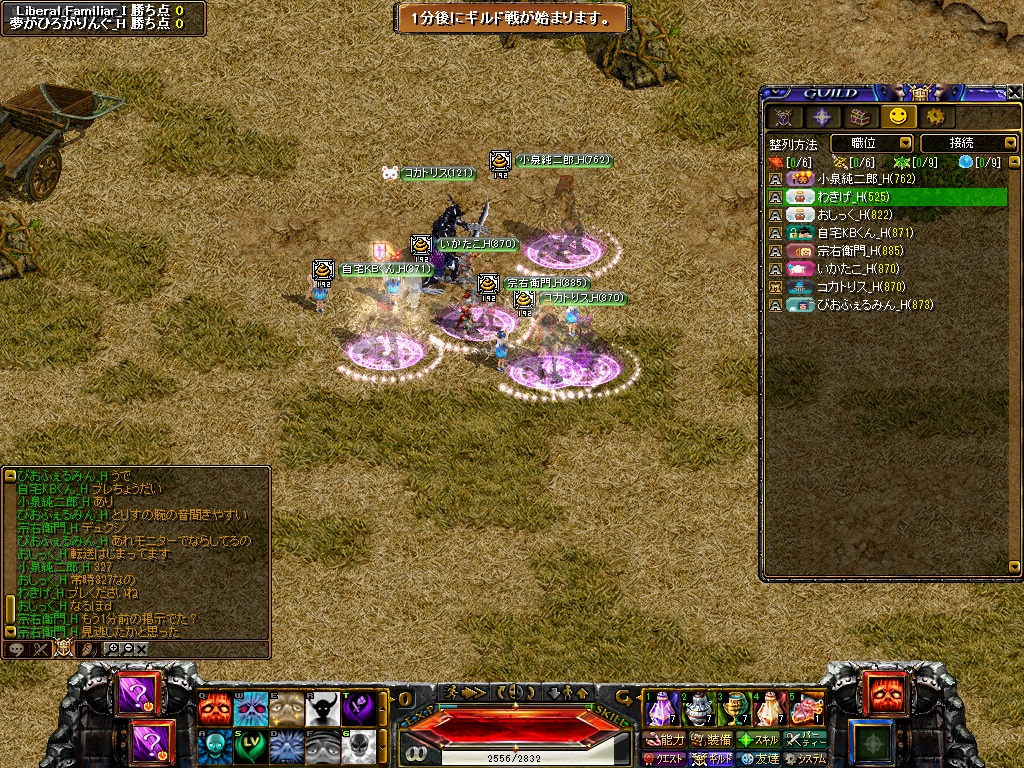The image size is (1024, 768).
Task: Open the スキル skill menu
Action: pyautogui.click(x=758, y=740)
